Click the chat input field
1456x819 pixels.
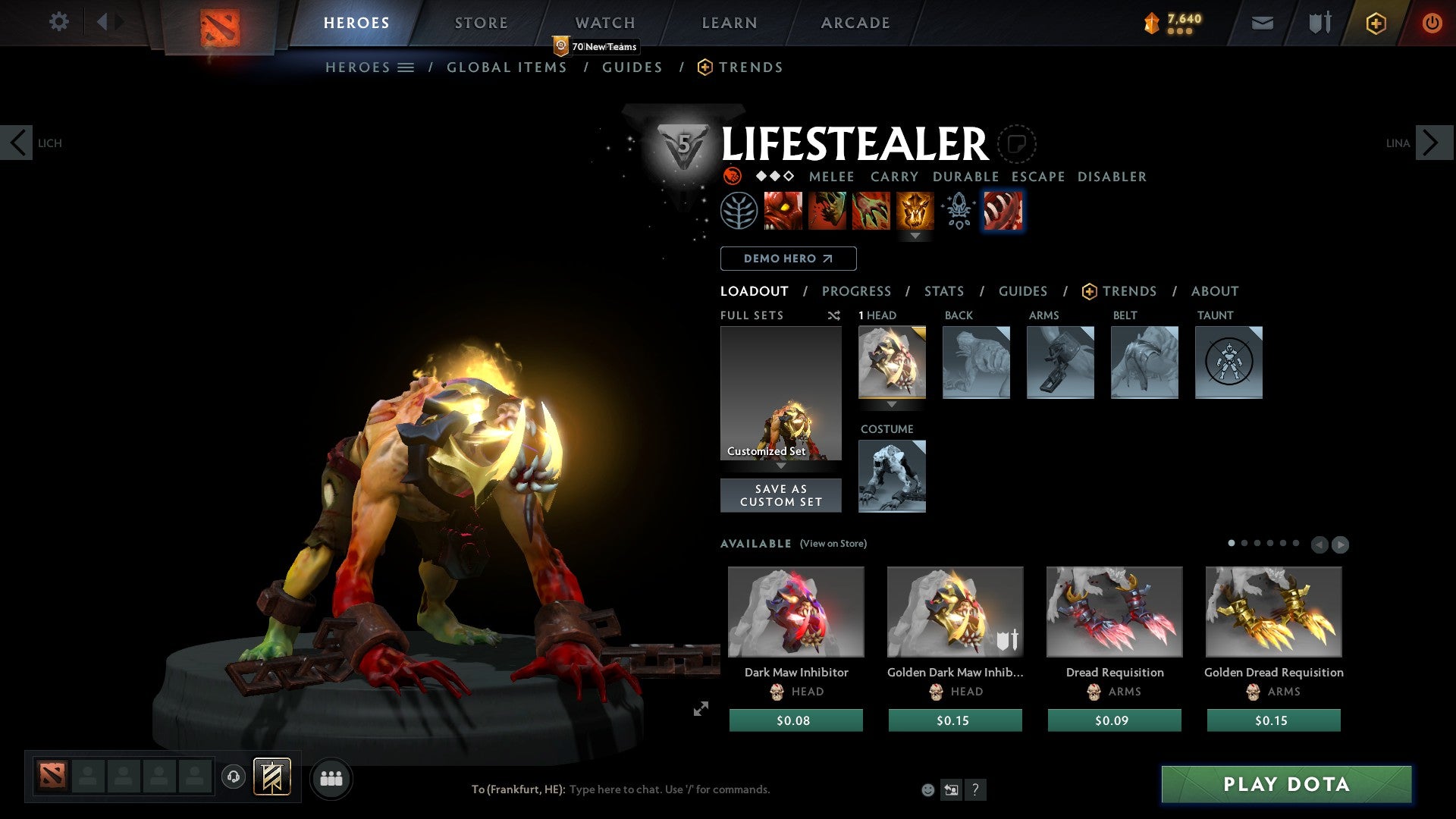pyautogui.click(x=667, y=789)
